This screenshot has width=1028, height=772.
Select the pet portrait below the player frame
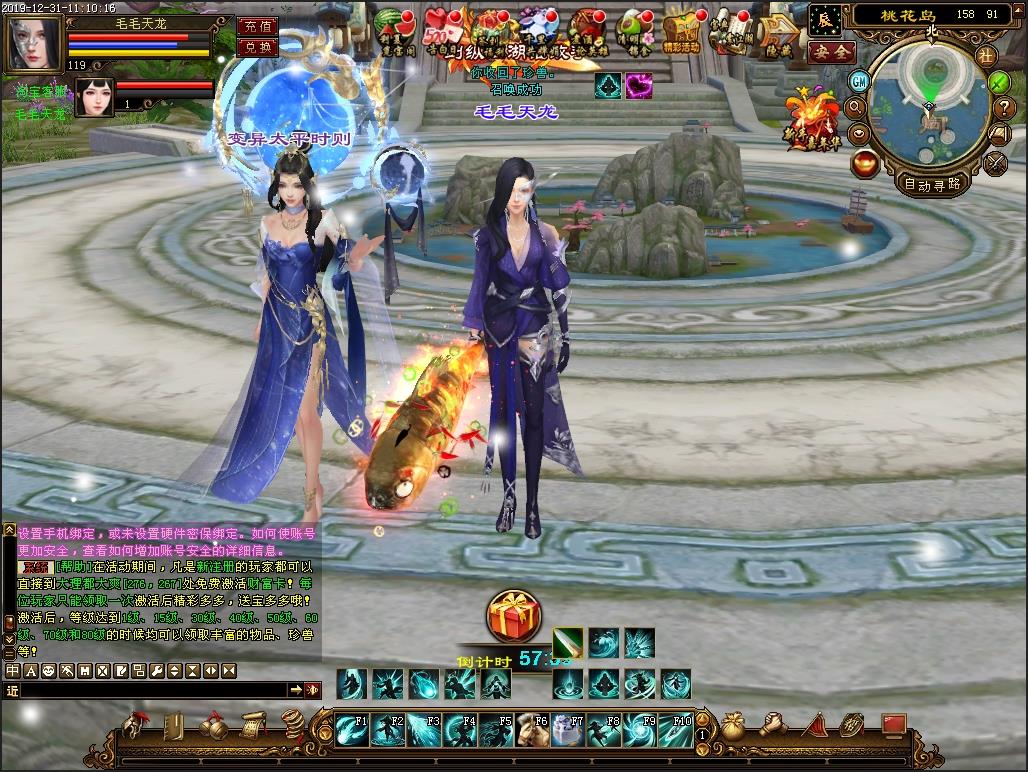pyautogui.click(x=95, y=97)
